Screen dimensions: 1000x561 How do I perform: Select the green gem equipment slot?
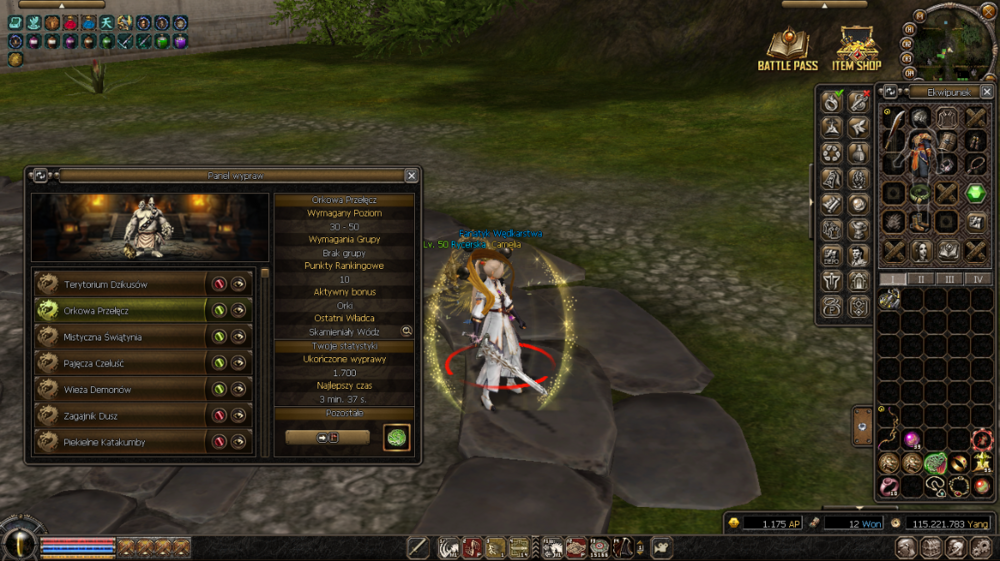click(976, 193)
